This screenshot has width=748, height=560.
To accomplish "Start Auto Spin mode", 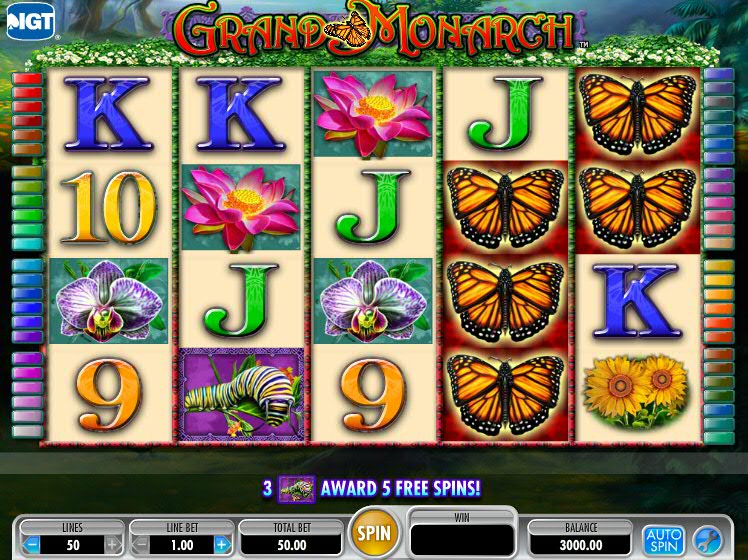I will [x=661, y=539].
